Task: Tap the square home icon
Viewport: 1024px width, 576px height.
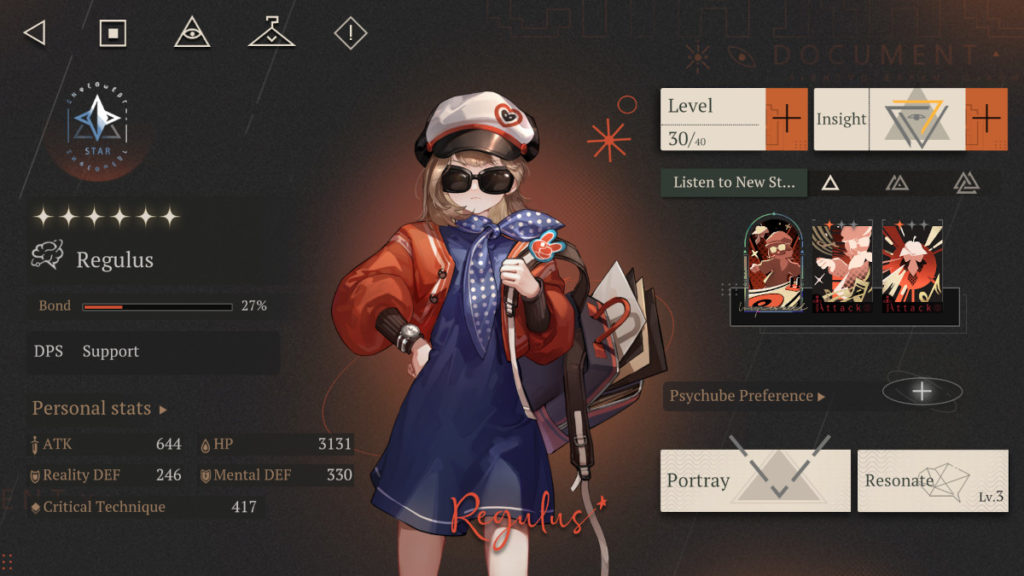Action: 113,33
